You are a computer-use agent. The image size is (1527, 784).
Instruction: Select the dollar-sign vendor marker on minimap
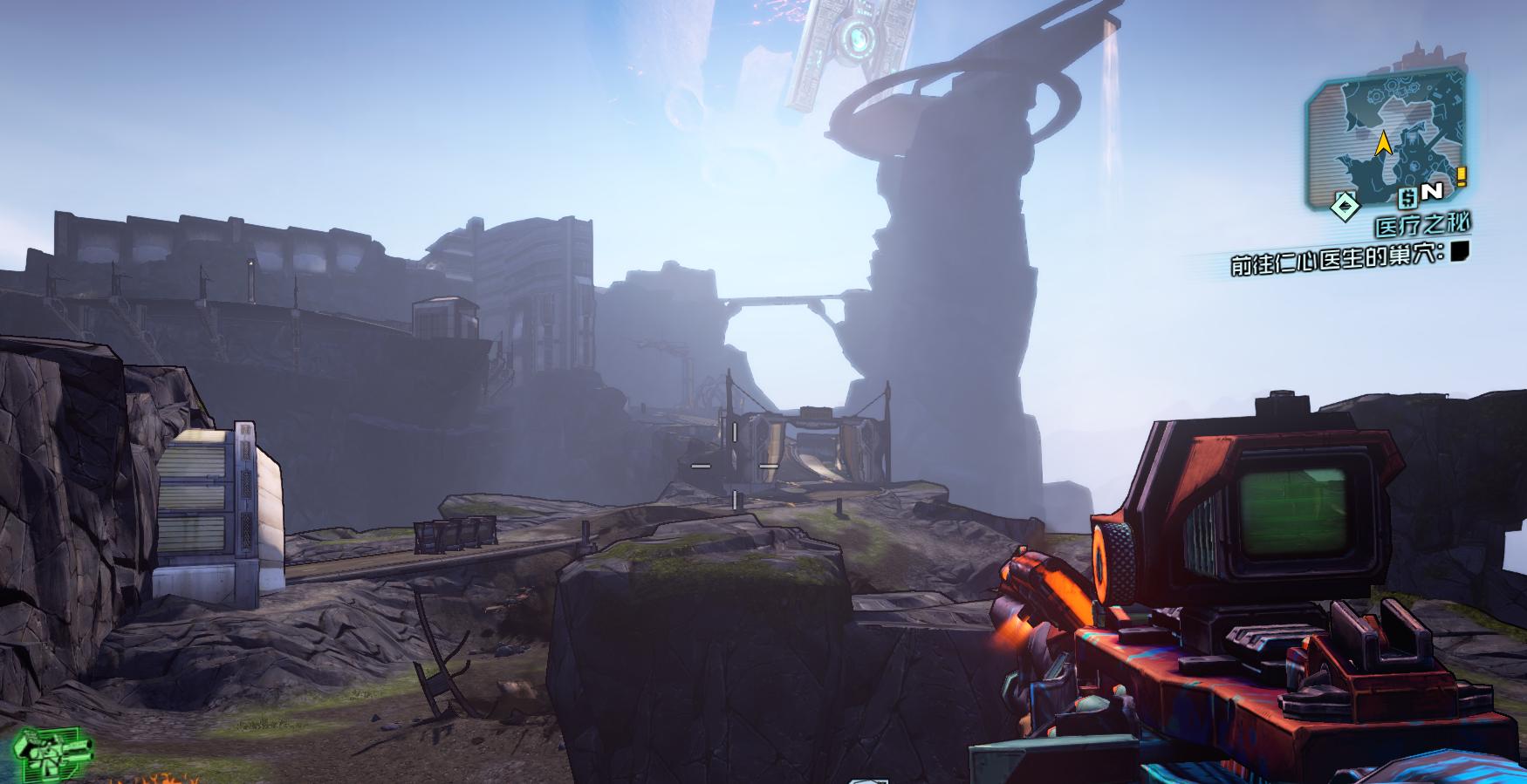[x=1407, y=197]
